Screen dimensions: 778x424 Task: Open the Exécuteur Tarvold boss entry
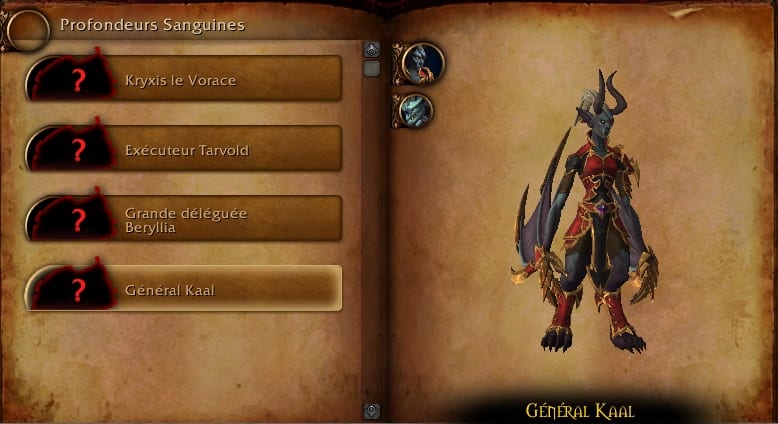pos(185,149)
